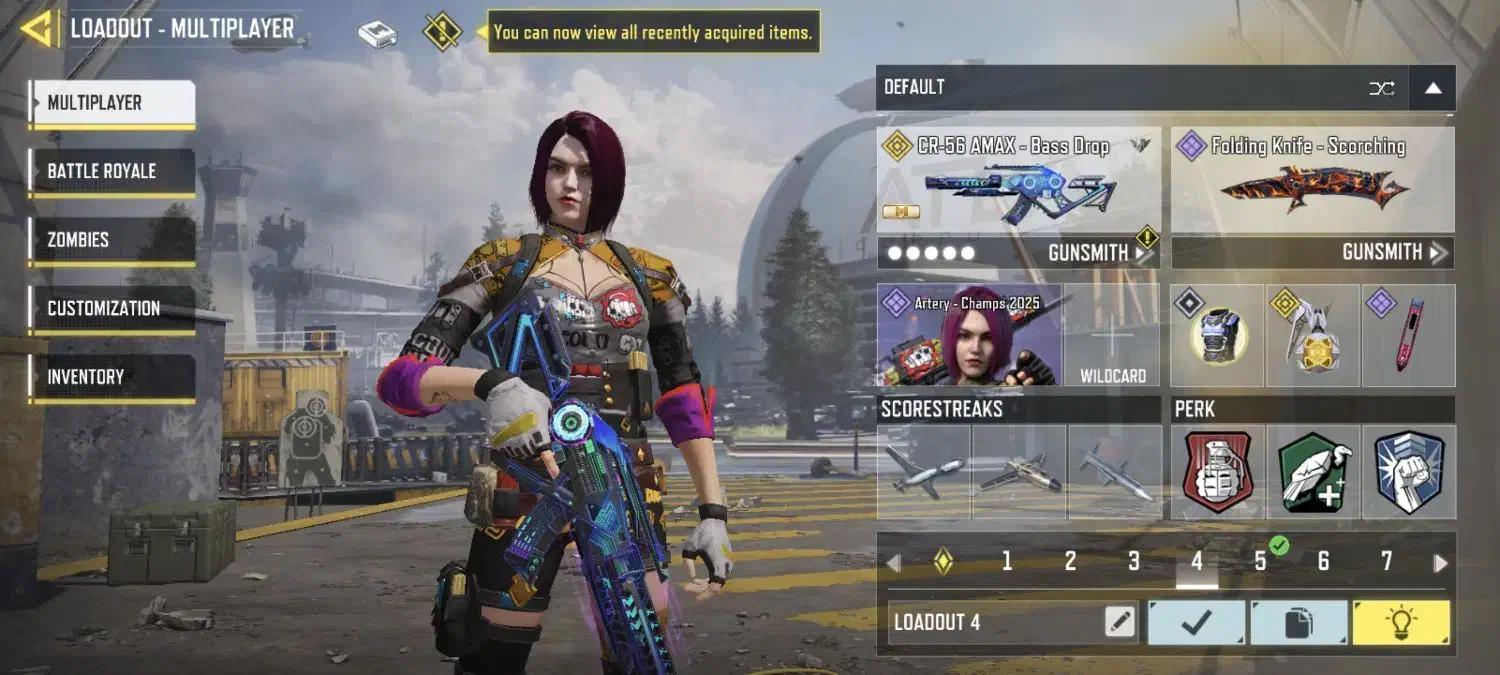This screenshot has width=1500, height=675.
Task: Select the Folding Knife secondary weapon
Action: click(x=1312, y=182)
